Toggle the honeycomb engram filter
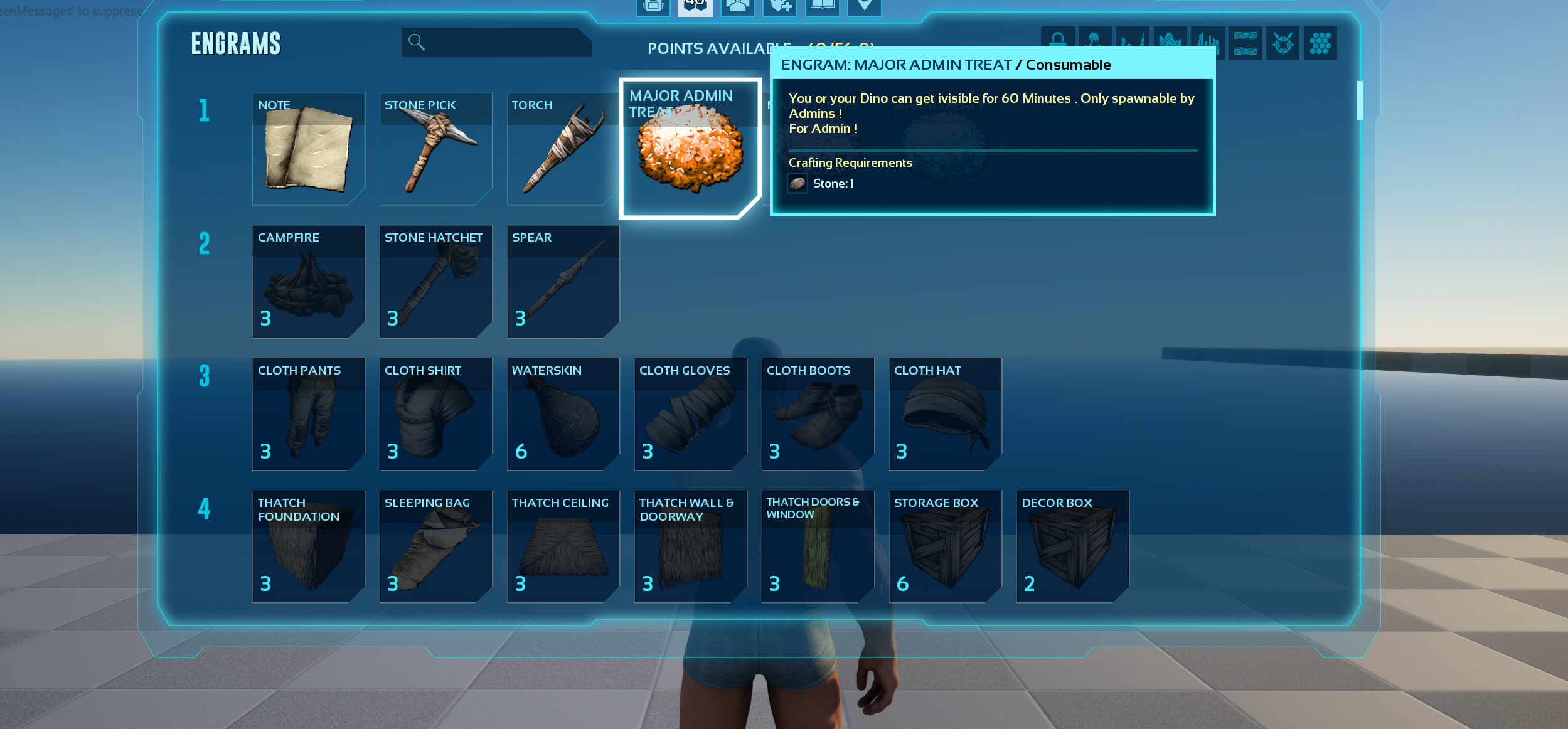 tap(1320, 43)
